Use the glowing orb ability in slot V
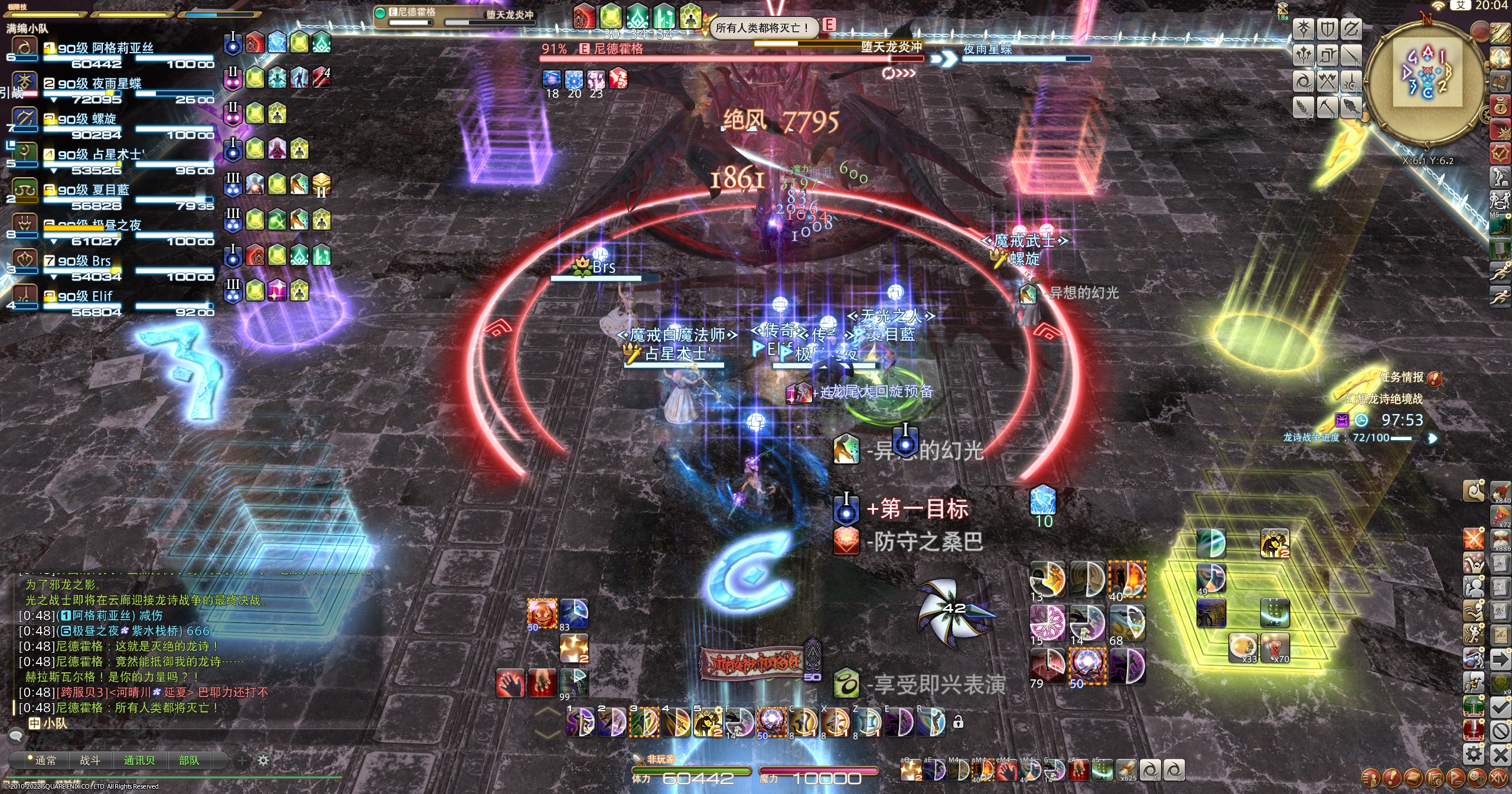The image size is (1512, 794). 771,722
